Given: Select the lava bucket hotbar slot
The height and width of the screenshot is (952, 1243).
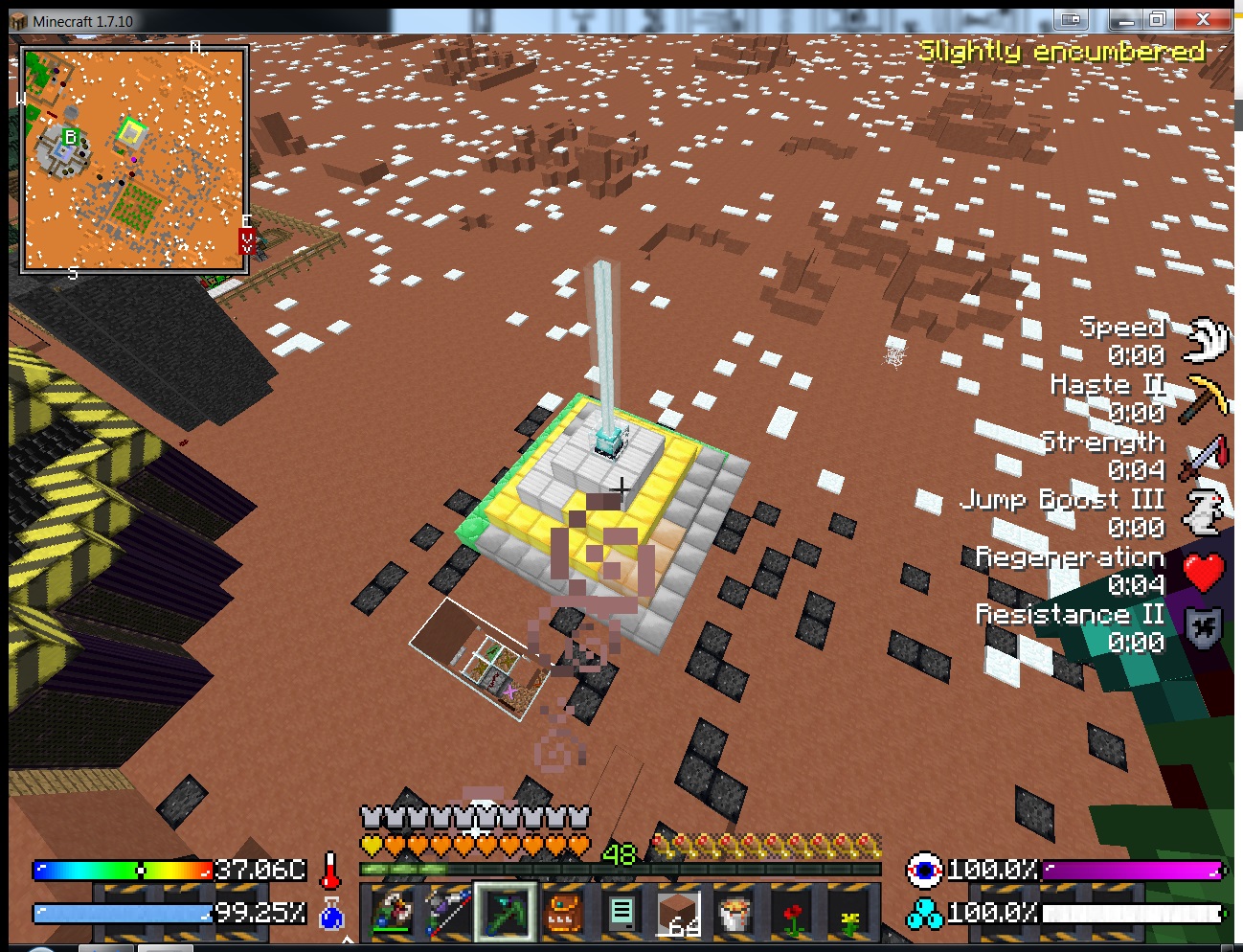Looking at the screenshot, I should tap(735, 911).
